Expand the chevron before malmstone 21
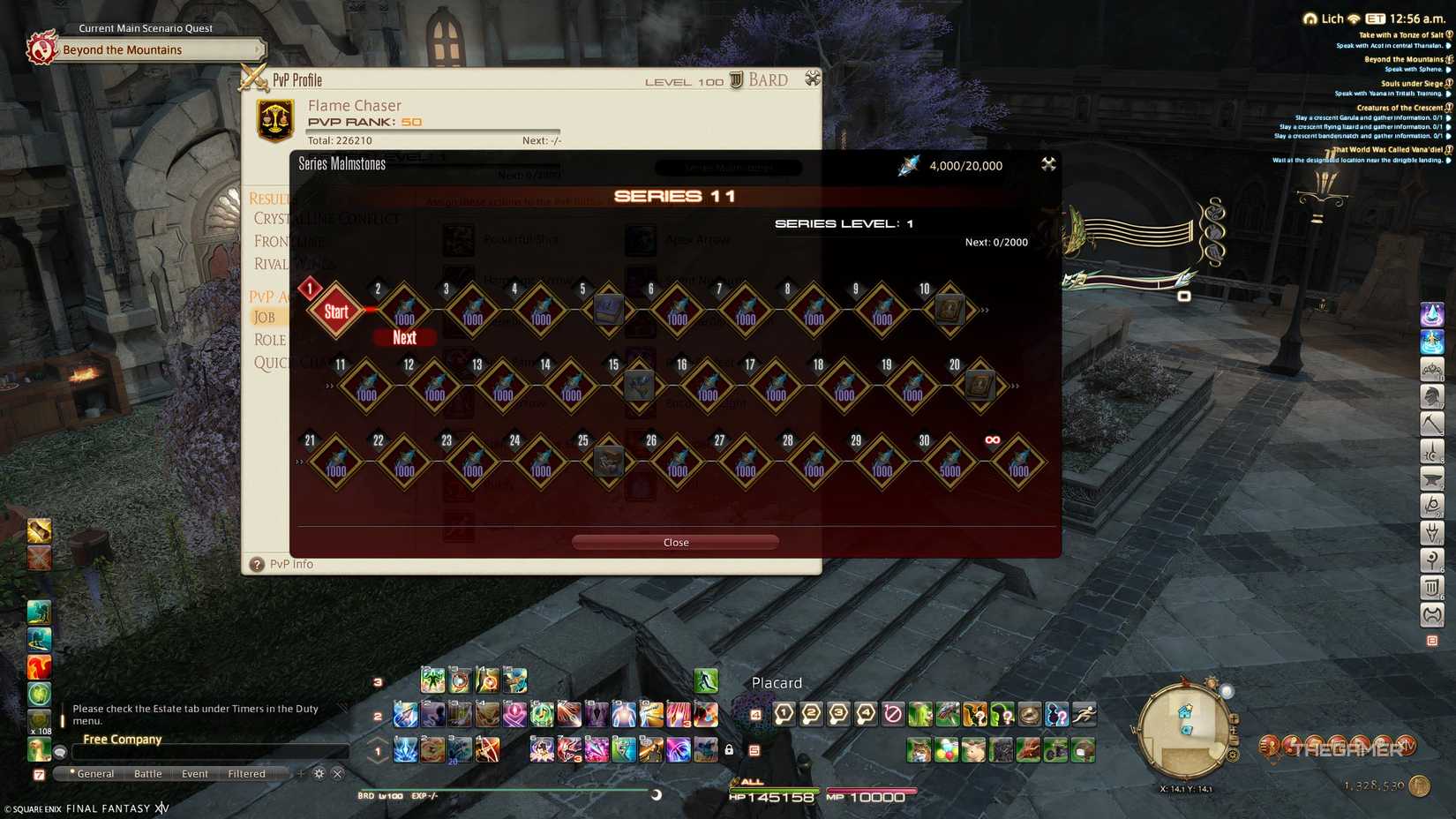The image size is (1456, 819). coord(299,462)
